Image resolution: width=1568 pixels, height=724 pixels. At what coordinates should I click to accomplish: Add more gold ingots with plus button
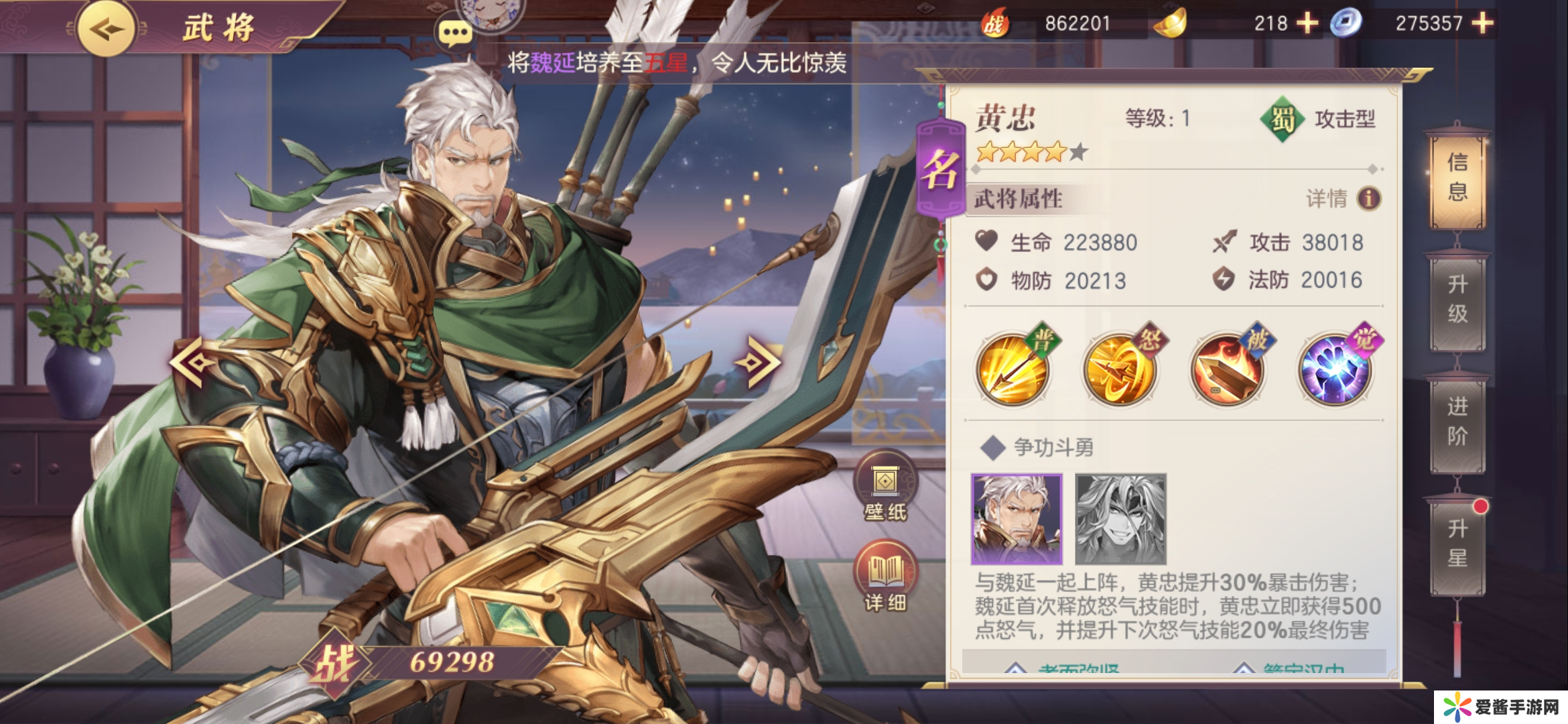pos(1307,23)
